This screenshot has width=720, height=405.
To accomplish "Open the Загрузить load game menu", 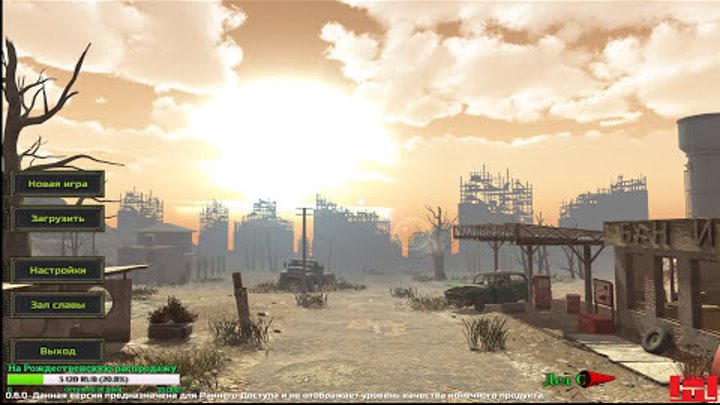I will (x=58, y=218).
